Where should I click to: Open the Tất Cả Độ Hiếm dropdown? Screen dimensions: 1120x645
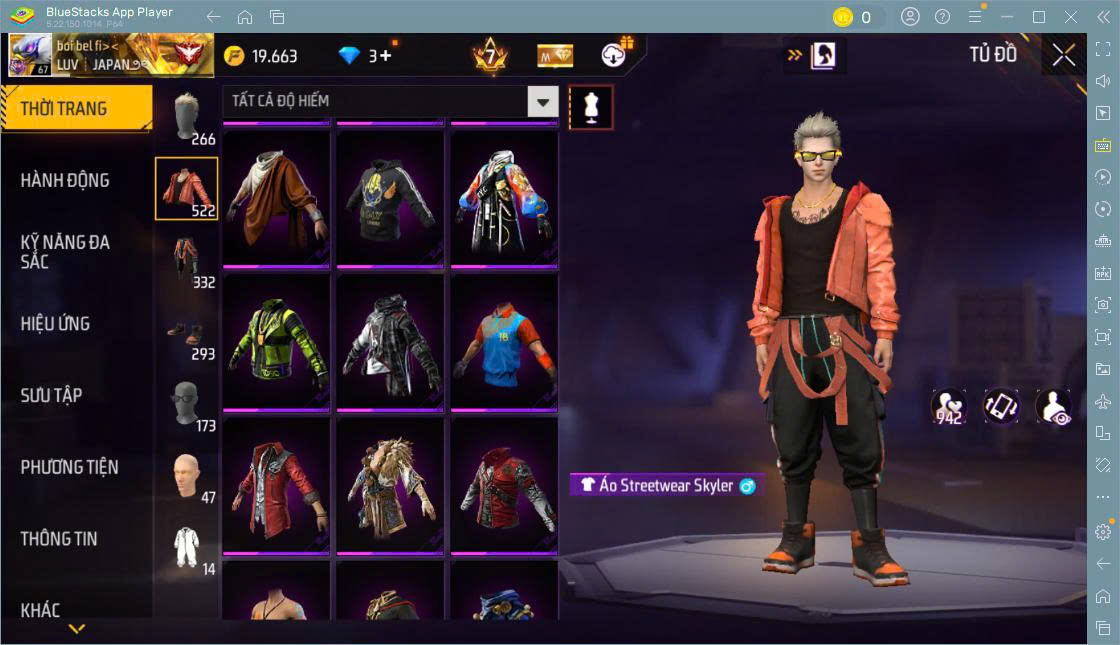pos(390,101)
